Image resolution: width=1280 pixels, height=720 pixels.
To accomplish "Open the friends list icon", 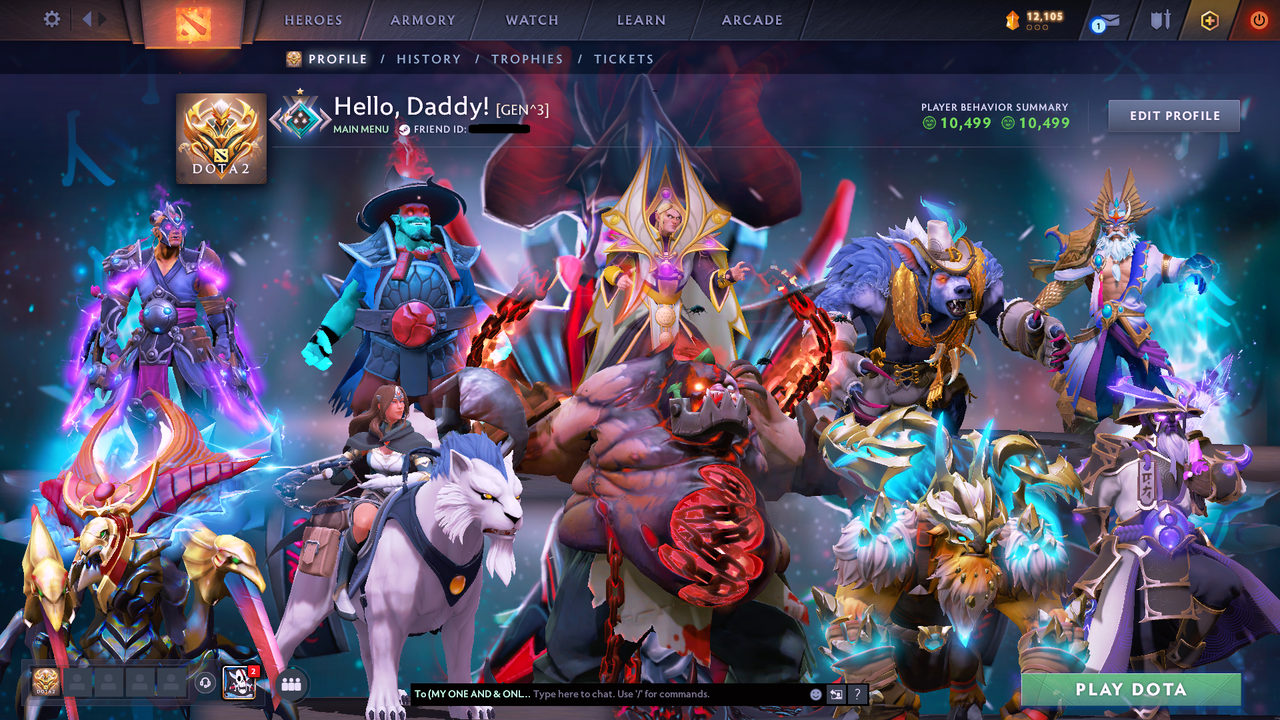I will (290, 684).
